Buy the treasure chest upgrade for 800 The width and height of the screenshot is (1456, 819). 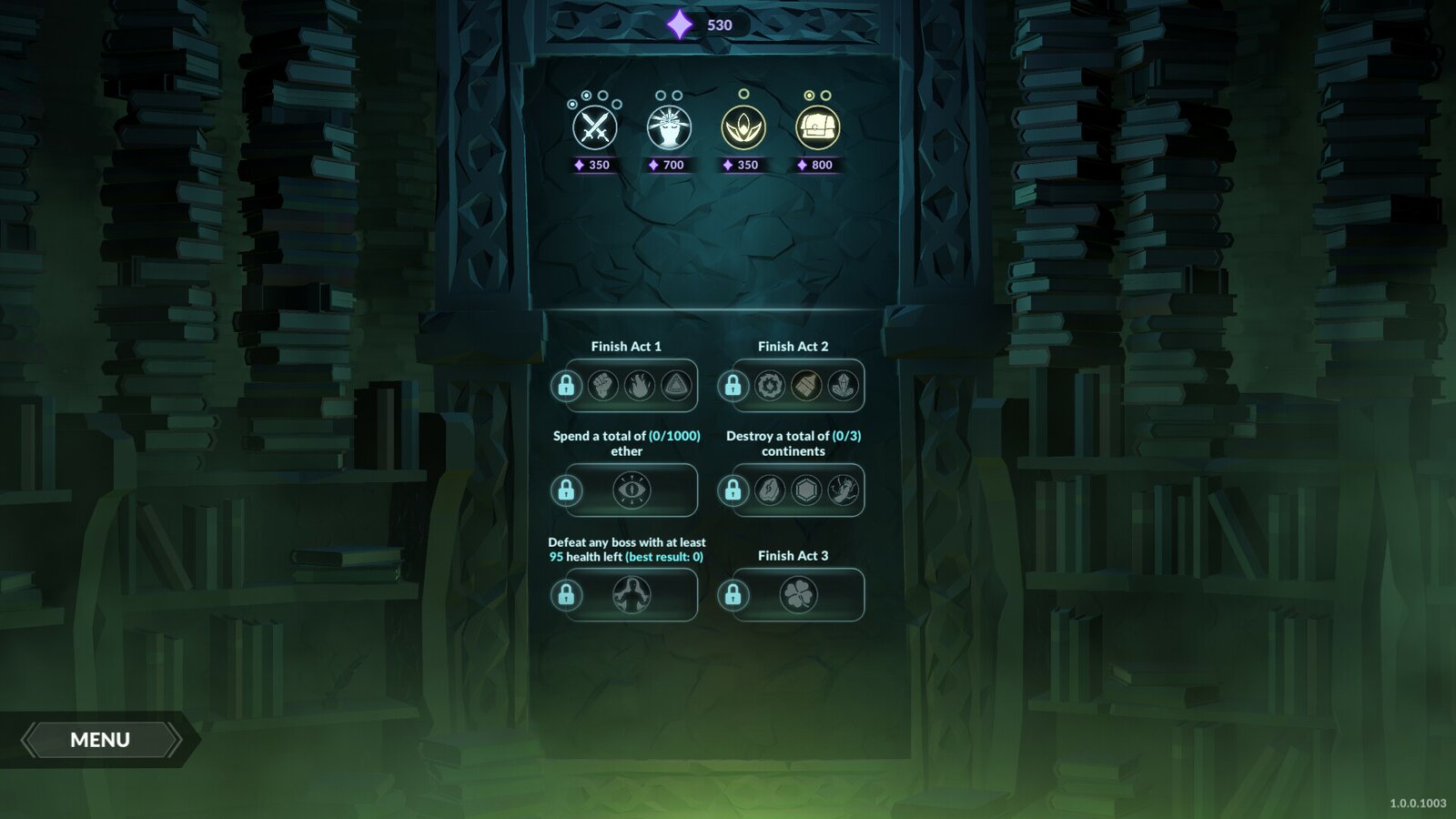click(817, 128)
